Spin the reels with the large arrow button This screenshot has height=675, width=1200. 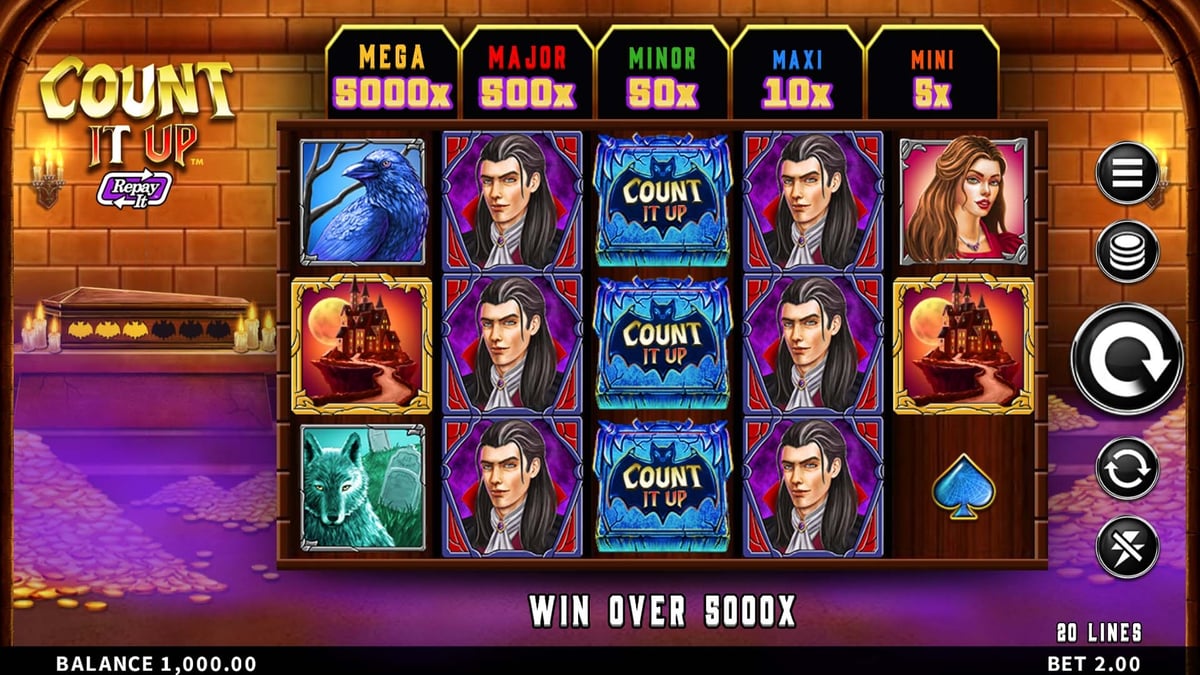(1126, 358)
